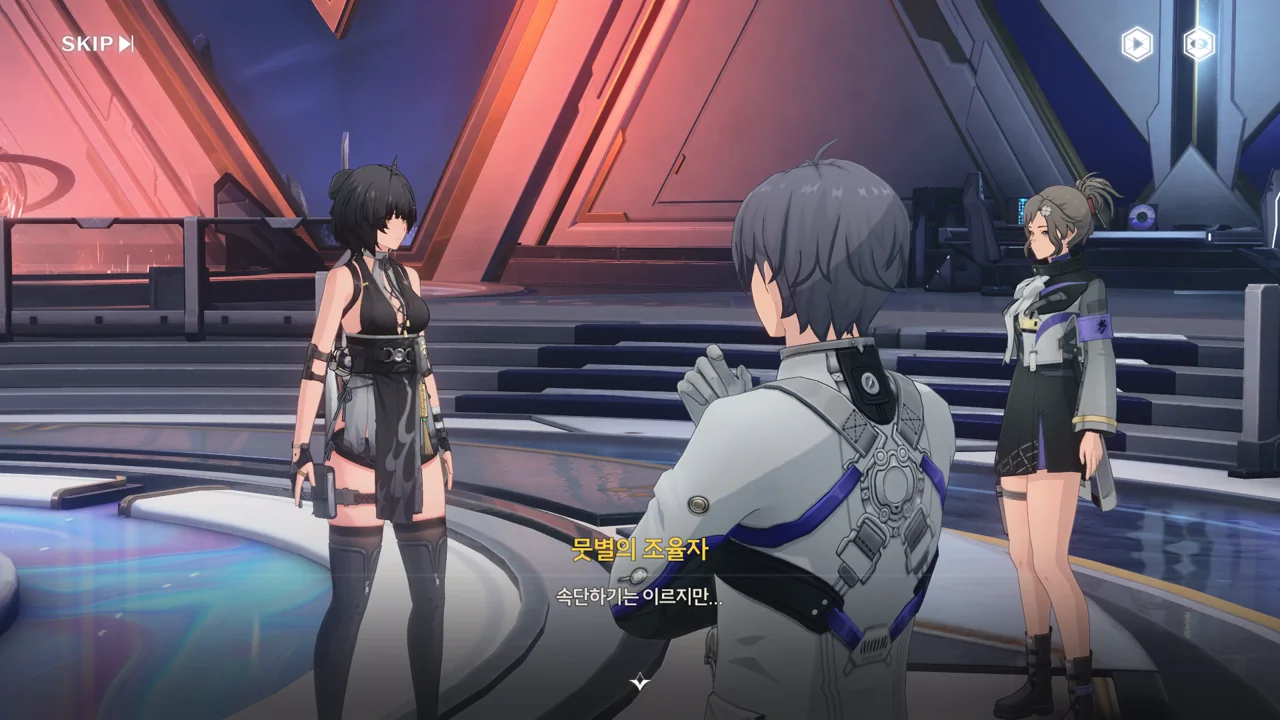The height and width of the screenshot is (720, 1280).
Task: Hide the dialogue UI with the eye icon
Action: [1198, 44]
